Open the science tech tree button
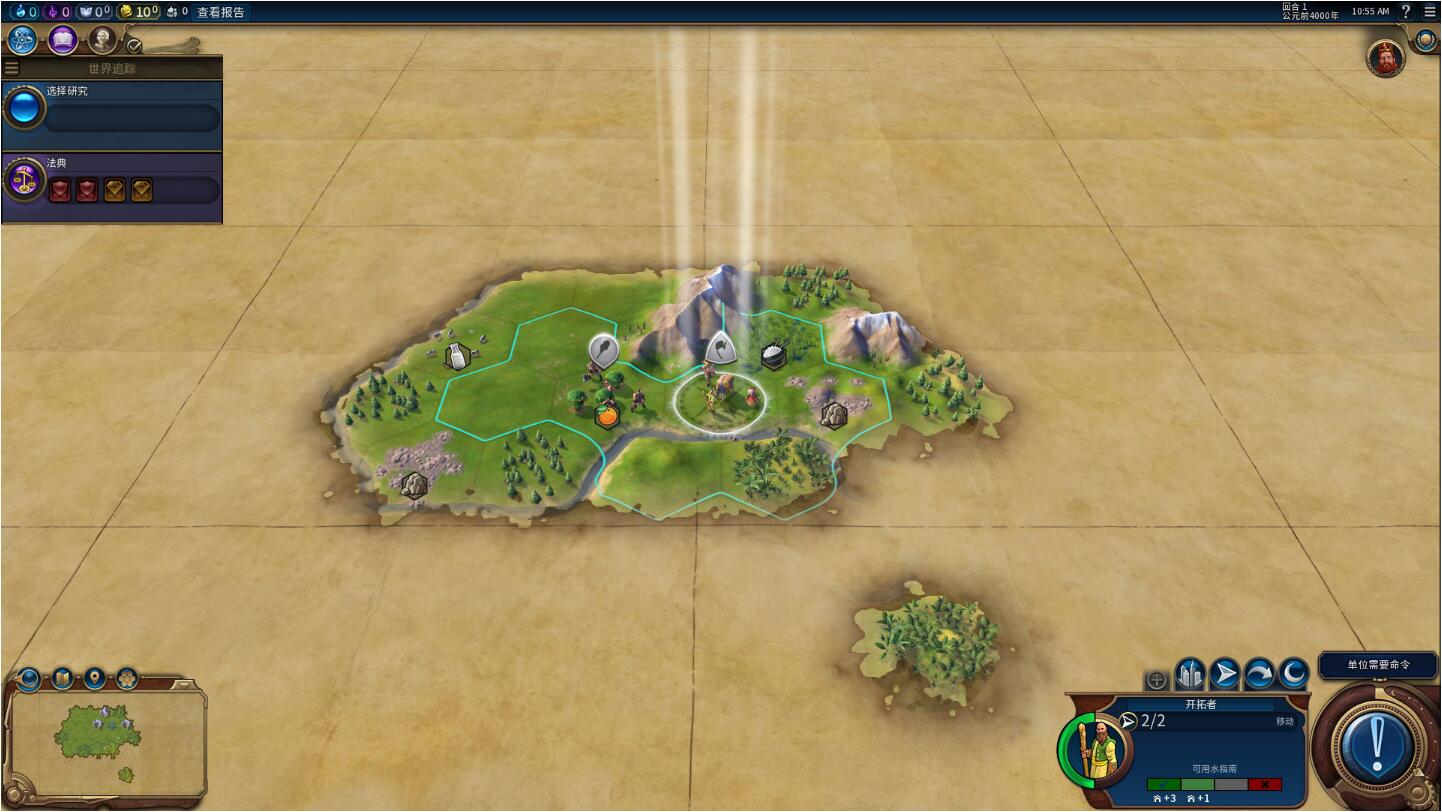 click(x=22, y=40)
